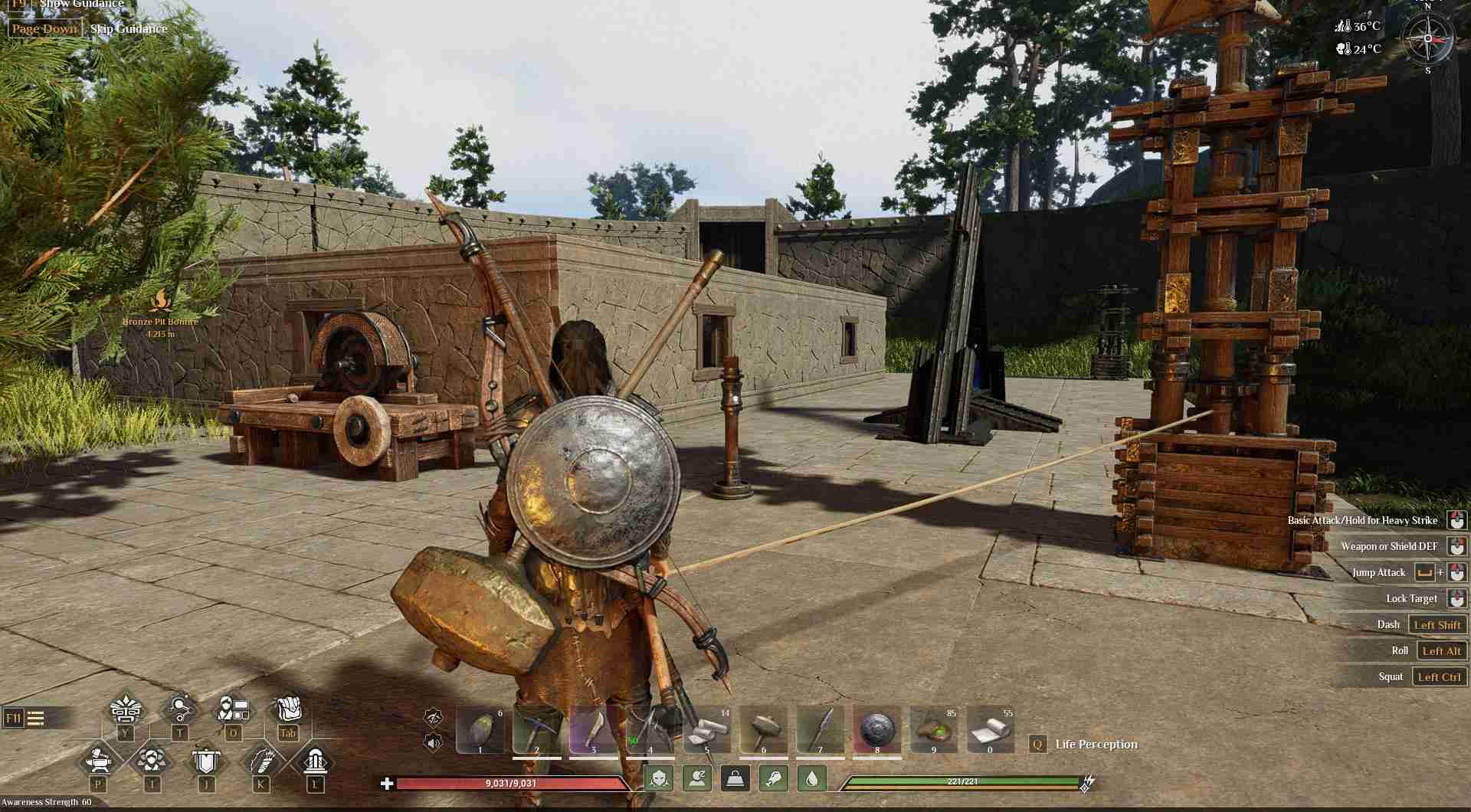The image size is (1471, 812).
Task: Click the compass in the corner
Action: point(1428,38)
